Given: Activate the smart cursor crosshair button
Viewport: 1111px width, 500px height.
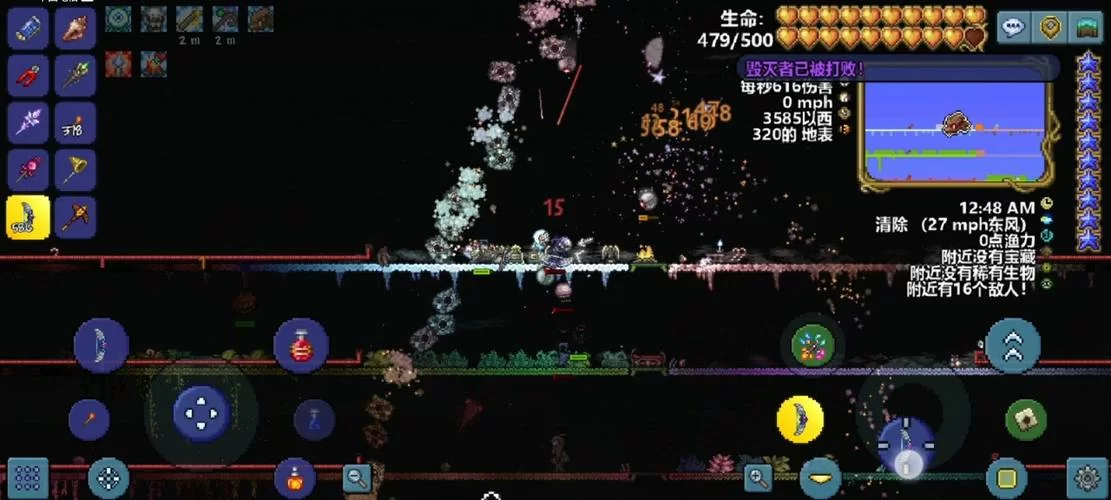Looking at the screenshot, I should coord(108,477).
